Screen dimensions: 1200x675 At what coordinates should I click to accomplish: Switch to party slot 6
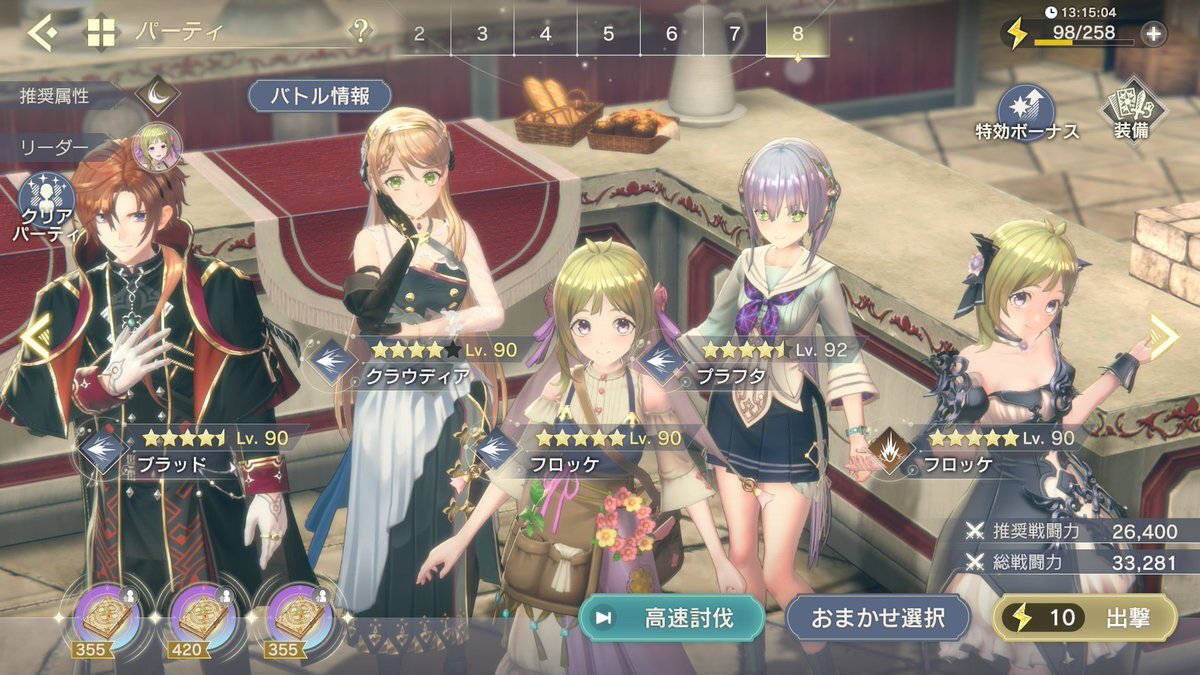coord(671,34)
